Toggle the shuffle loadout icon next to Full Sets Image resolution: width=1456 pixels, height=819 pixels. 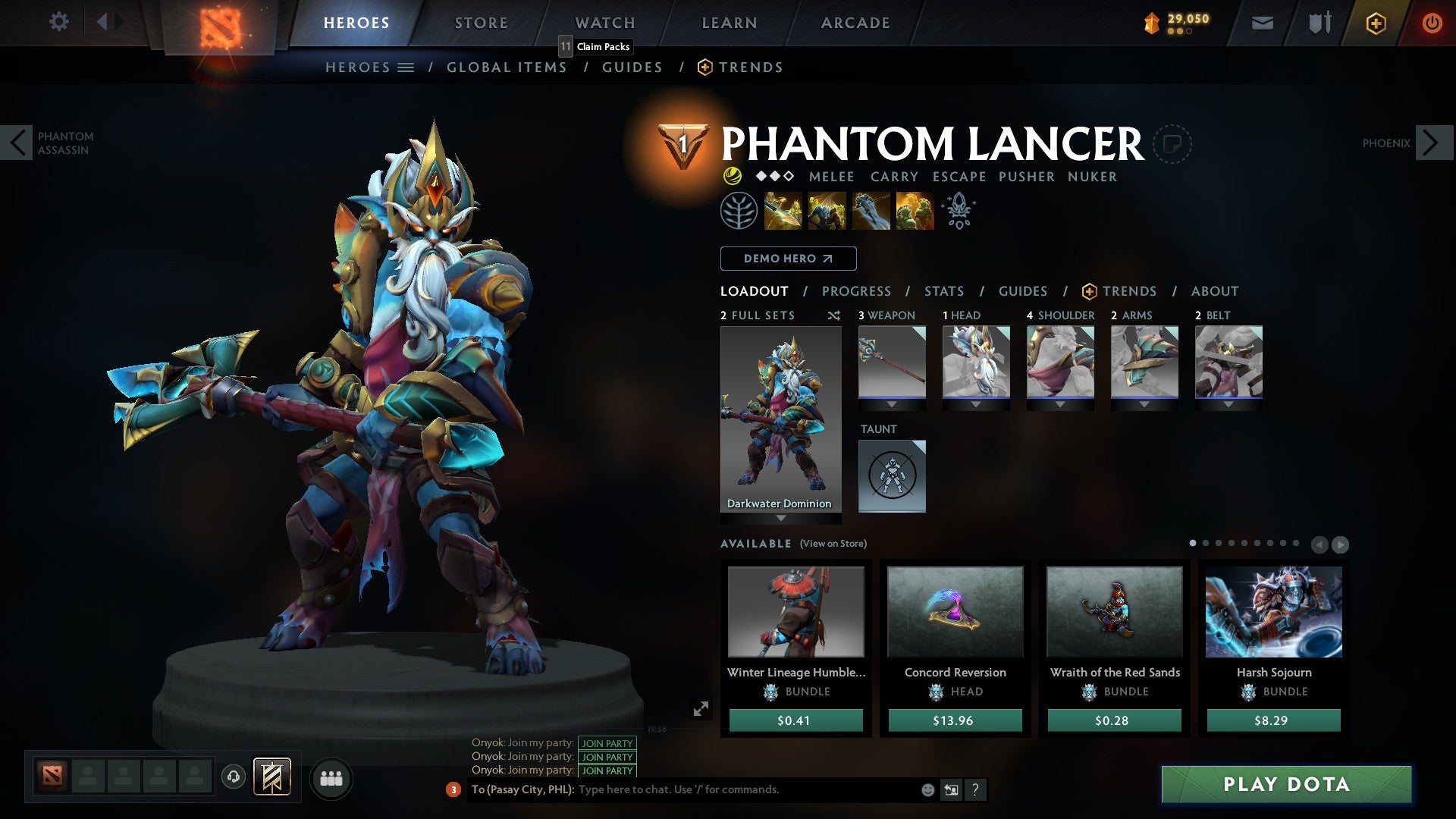(834, 315)
